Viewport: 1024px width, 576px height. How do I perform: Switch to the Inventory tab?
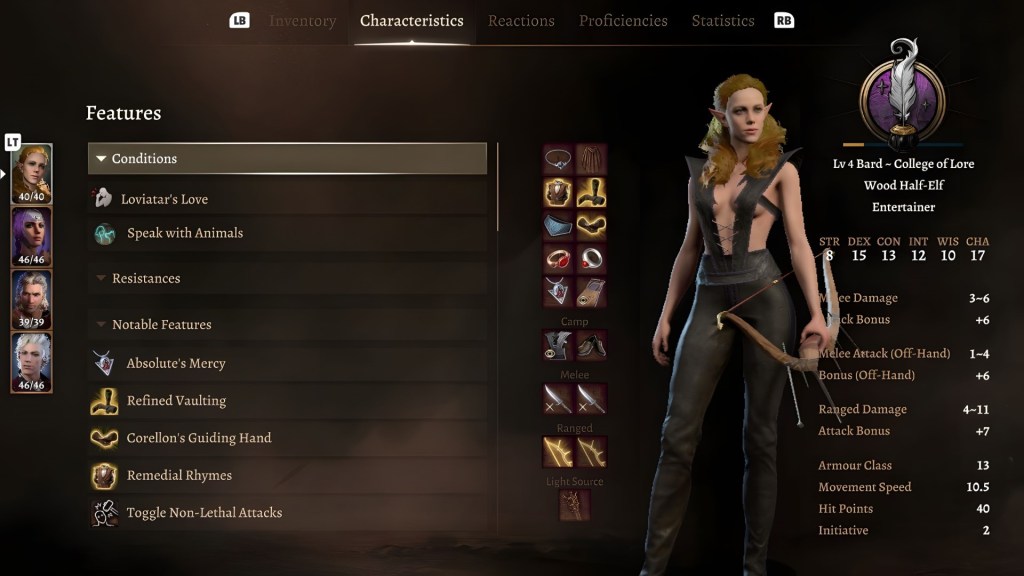pyautogui.click(x=302, y=21)
